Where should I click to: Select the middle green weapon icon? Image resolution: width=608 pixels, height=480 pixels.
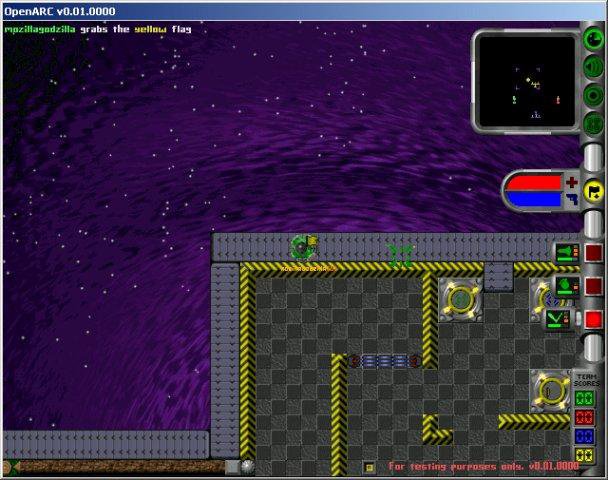pos(566,285)
